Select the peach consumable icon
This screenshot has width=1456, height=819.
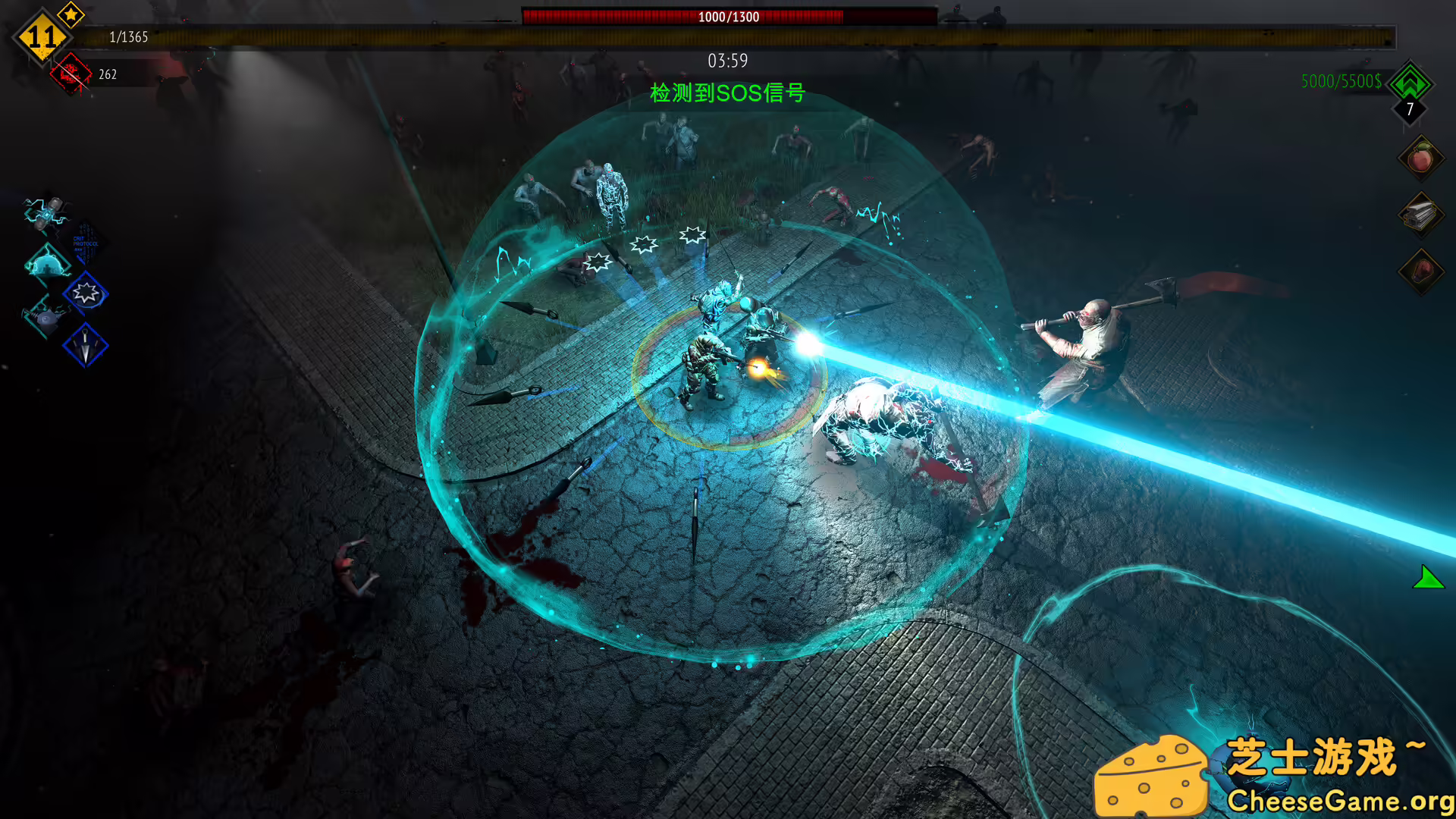click(x=1421, y=159)
